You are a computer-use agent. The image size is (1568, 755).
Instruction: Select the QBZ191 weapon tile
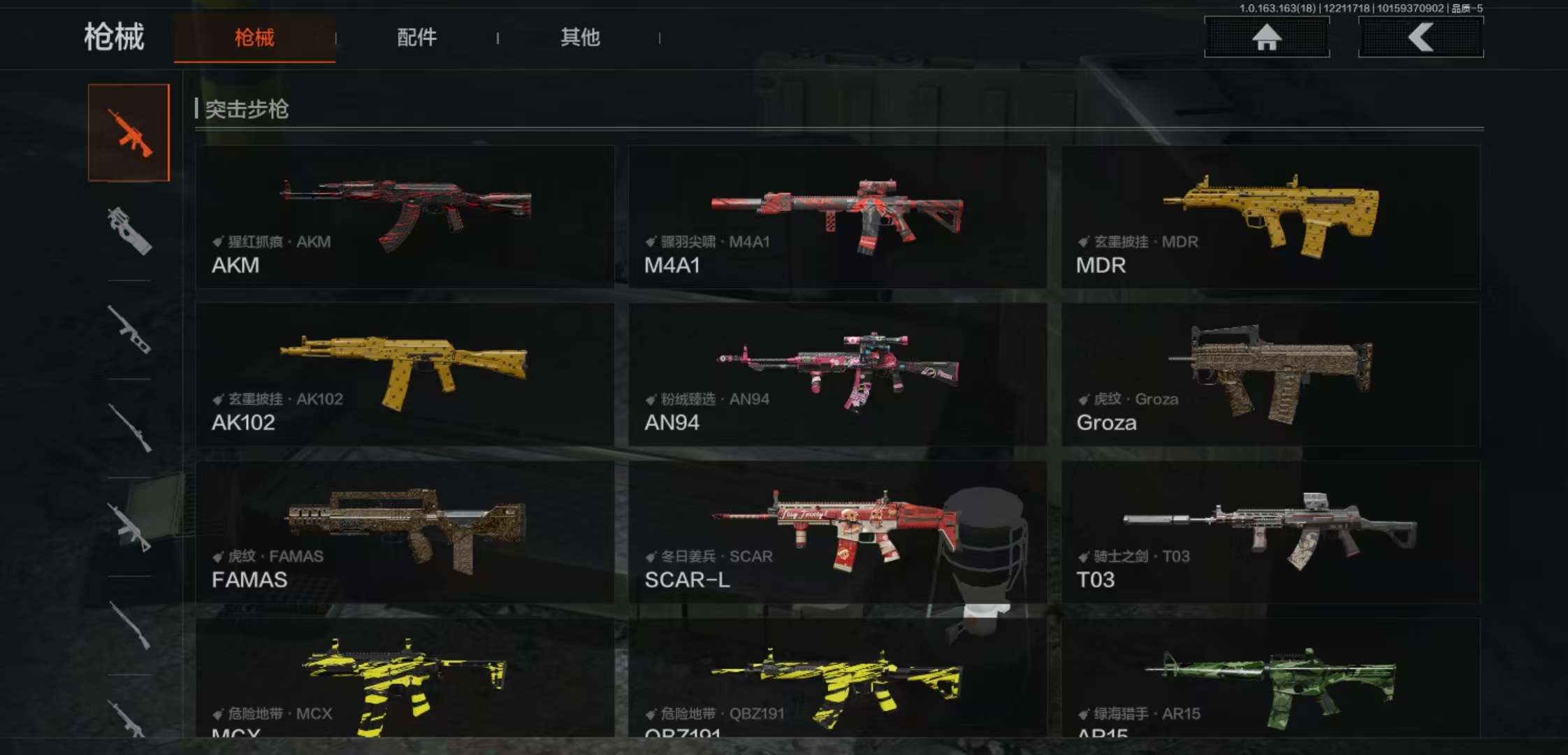pyautogui.click(x=837, y=678)
